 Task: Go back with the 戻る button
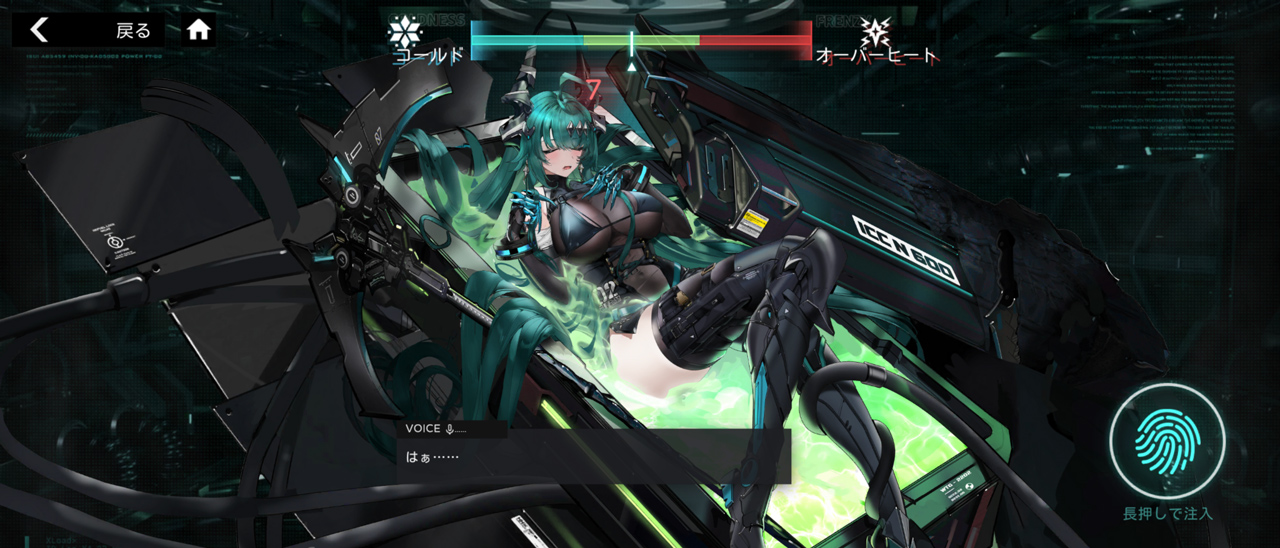click(88, 30)
